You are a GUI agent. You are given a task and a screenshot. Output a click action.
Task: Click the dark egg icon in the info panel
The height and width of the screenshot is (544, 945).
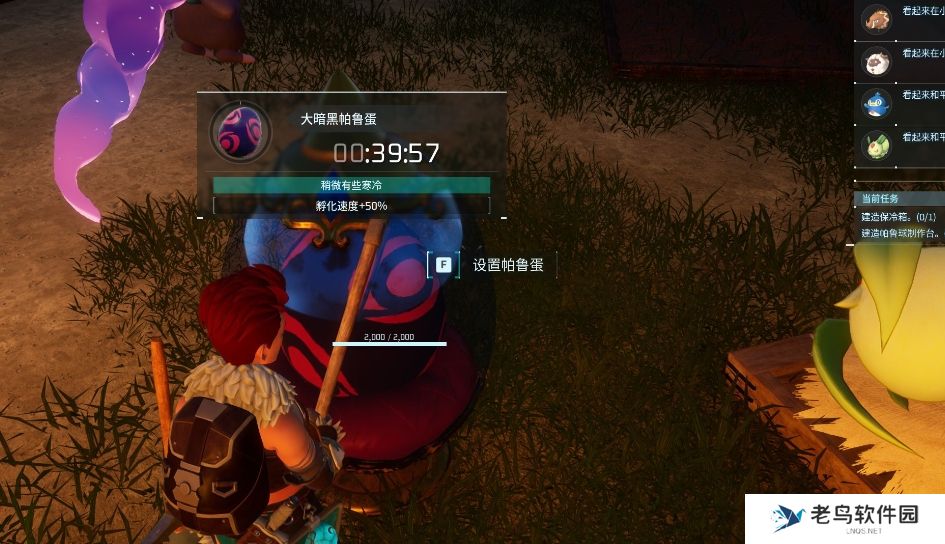click(239, 132)
